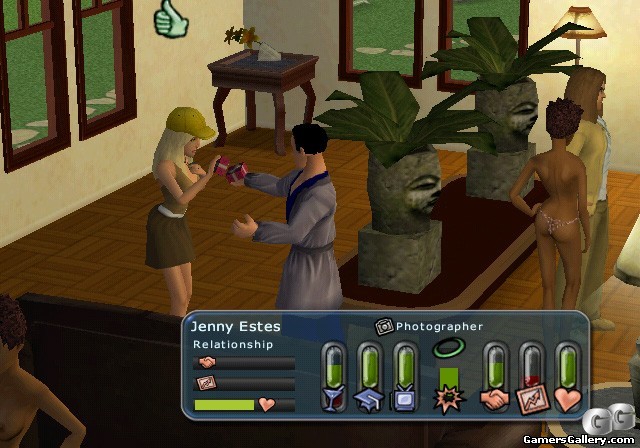Select the graduation cap need icon

tap(369, 398)
